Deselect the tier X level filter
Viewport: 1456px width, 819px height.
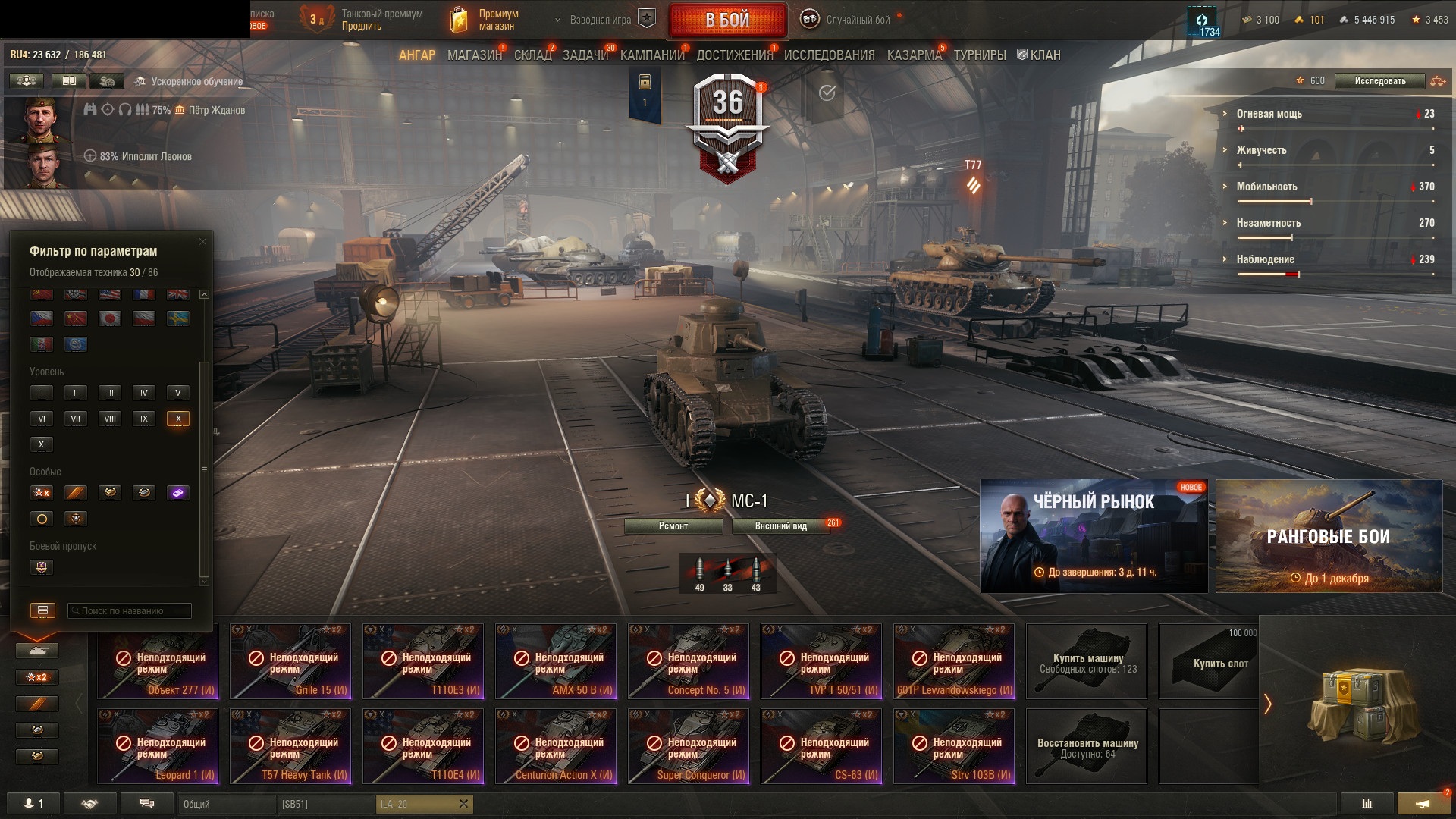point(178,419)
